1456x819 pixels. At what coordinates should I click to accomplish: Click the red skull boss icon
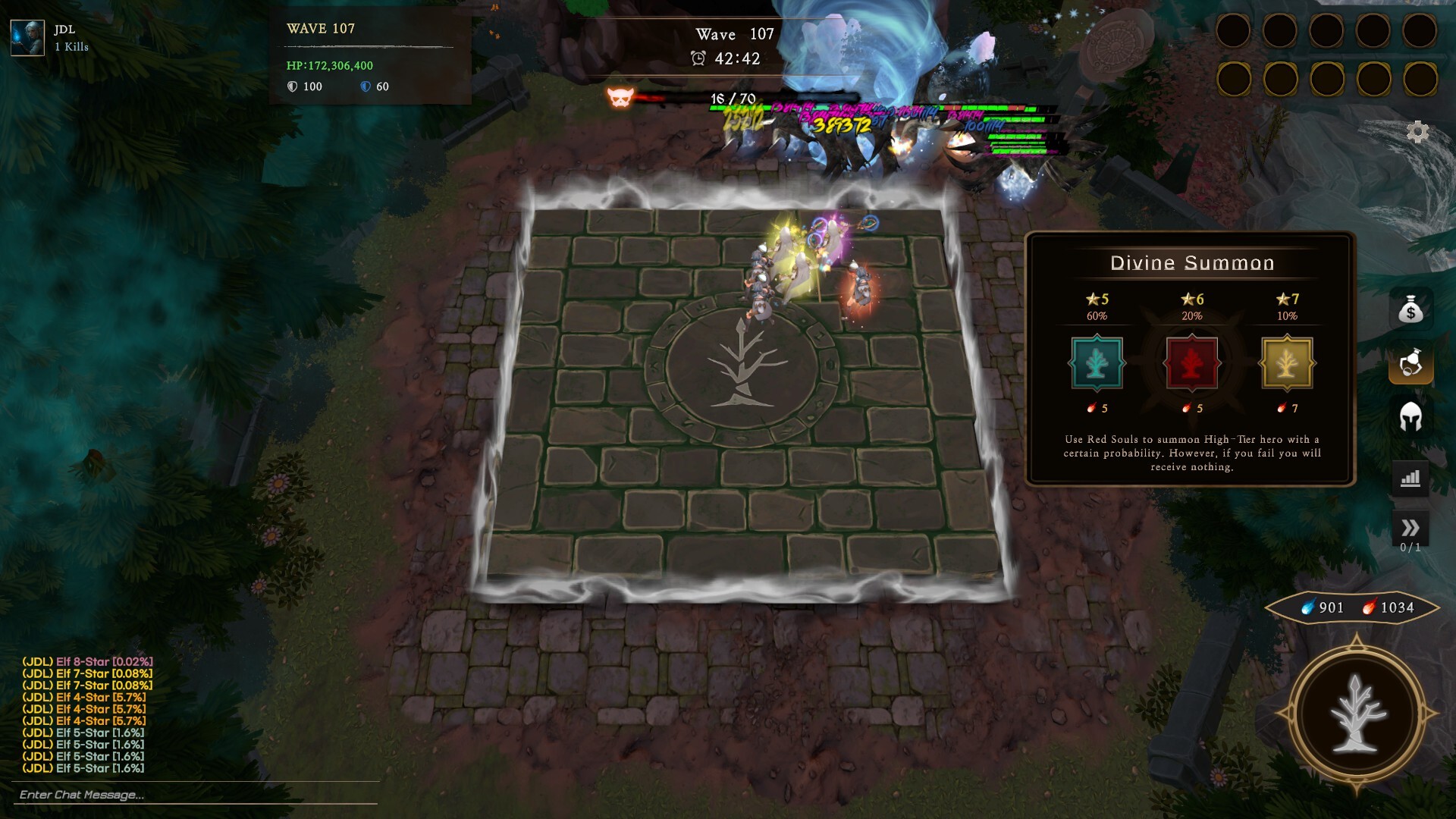[x=622, y=97]
